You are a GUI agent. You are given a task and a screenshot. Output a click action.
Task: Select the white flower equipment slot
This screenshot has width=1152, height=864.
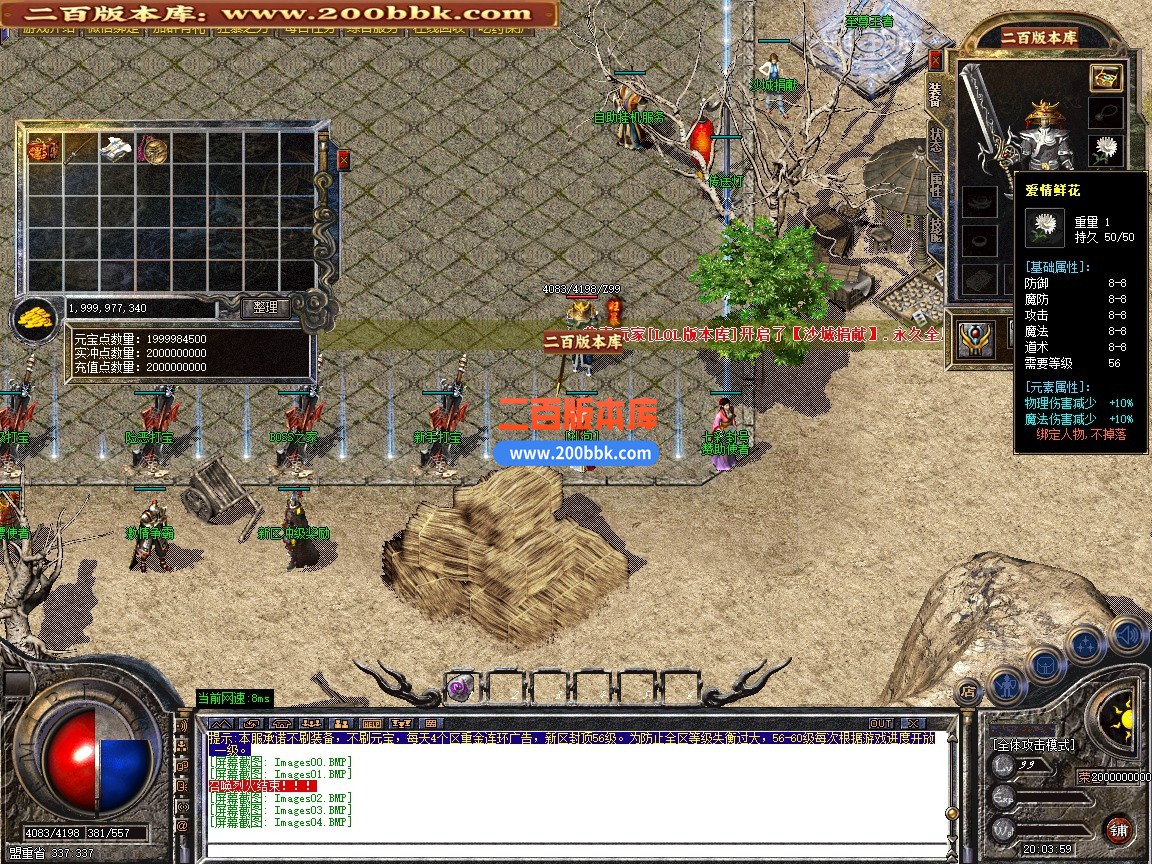coord(1105,150)
